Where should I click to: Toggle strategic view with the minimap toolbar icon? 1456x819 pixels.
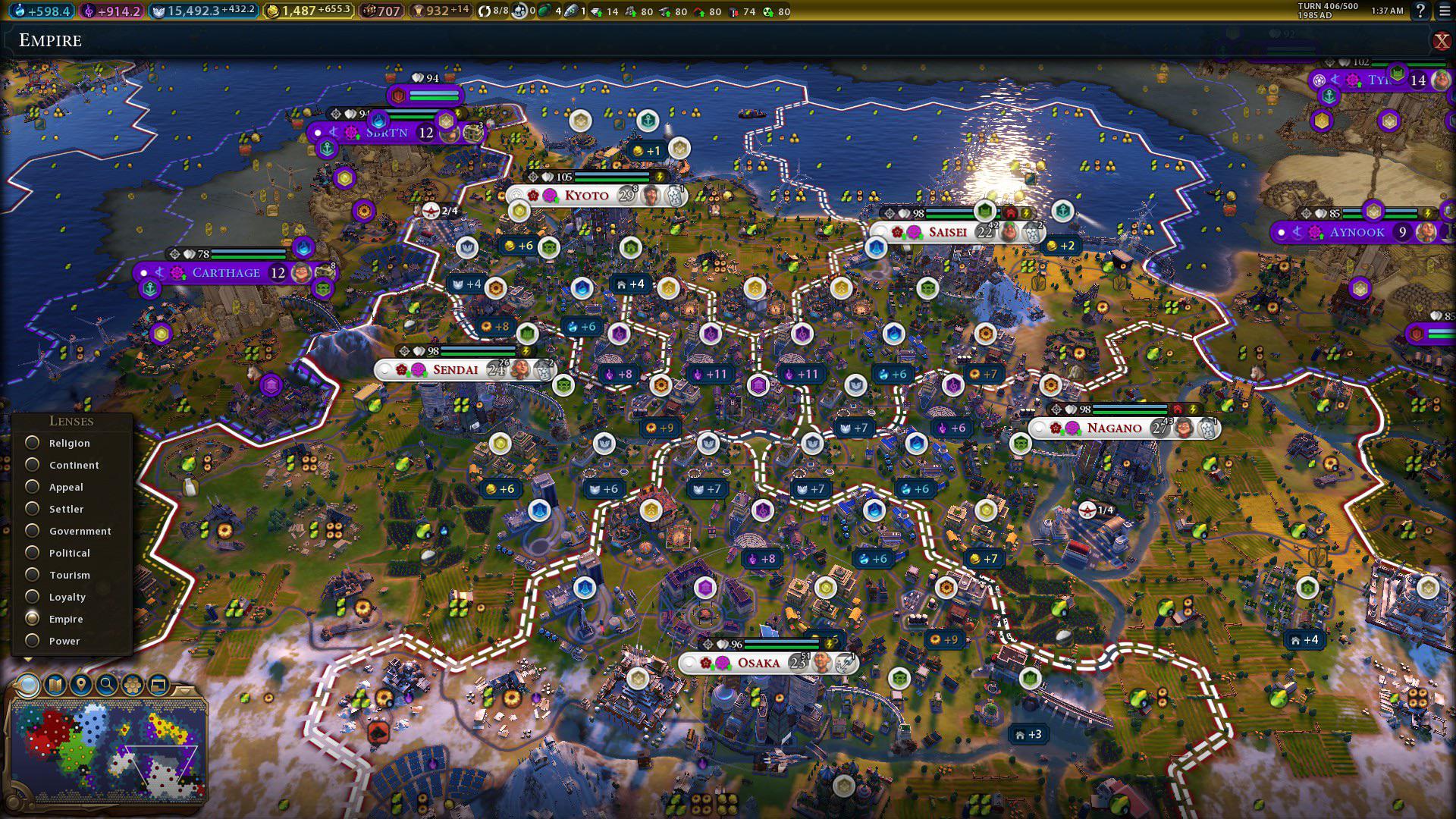click(x=157, y=685)
